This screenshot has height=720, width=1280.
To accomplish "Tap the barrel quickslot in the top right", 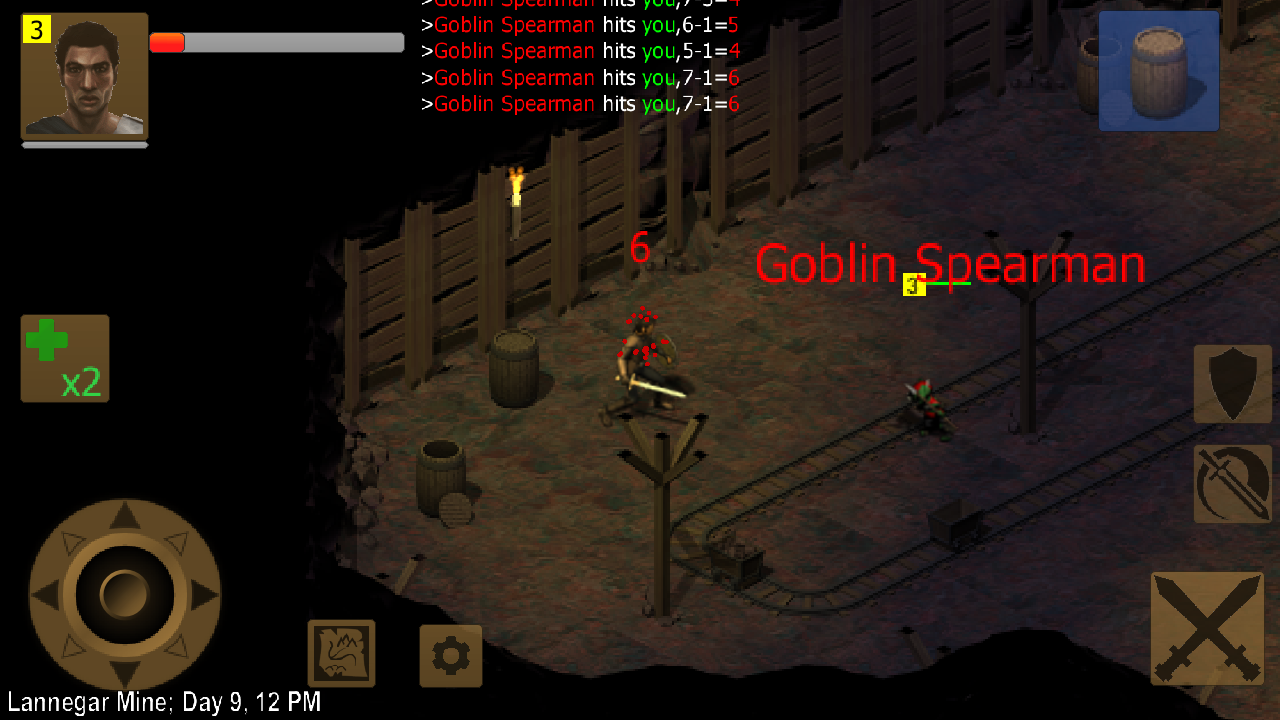I will (x=1158, y=70).
